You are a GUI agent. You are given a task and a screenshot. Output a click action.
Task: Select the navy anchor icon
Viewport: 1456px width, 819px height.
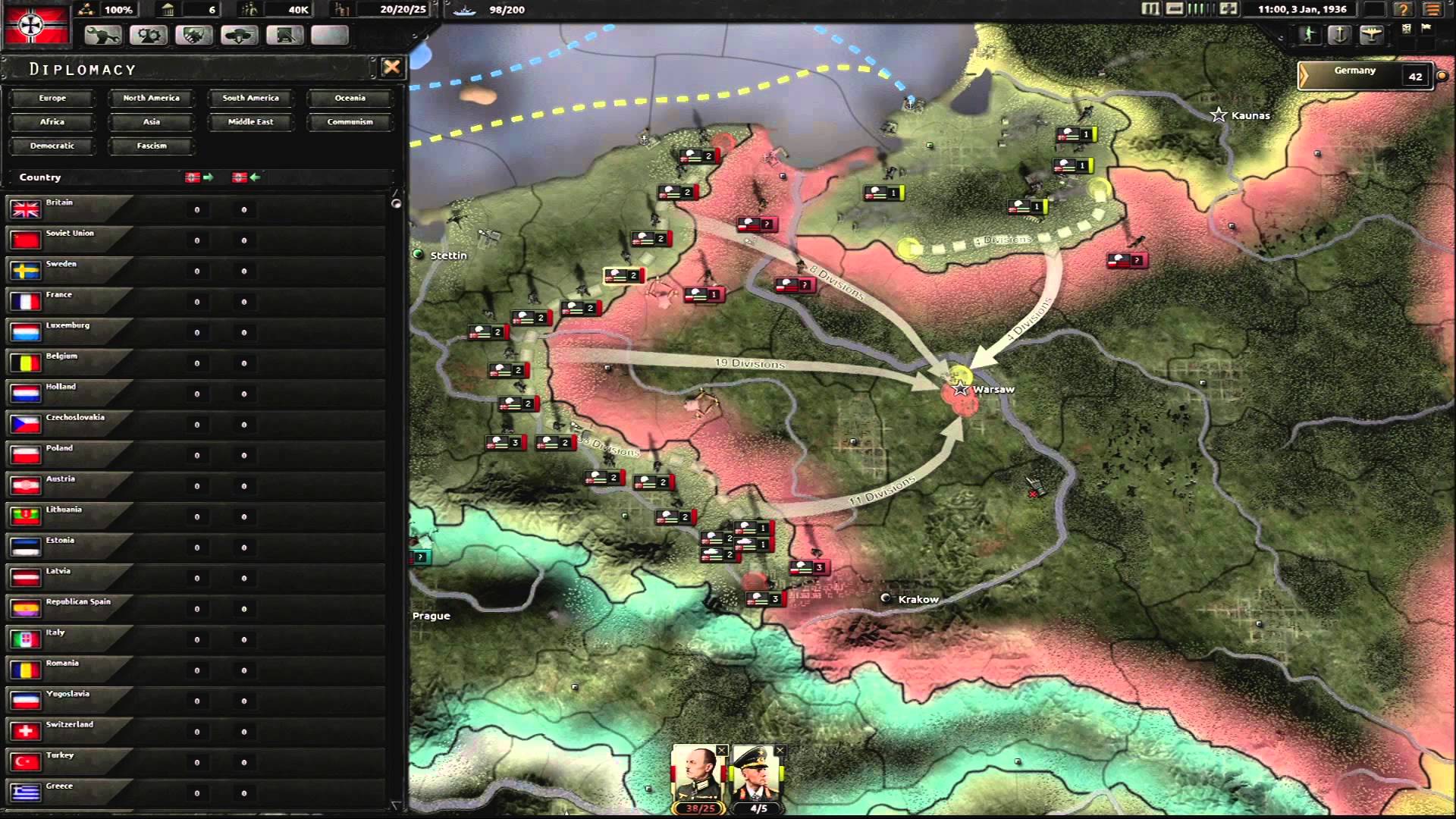[1341, 33]
